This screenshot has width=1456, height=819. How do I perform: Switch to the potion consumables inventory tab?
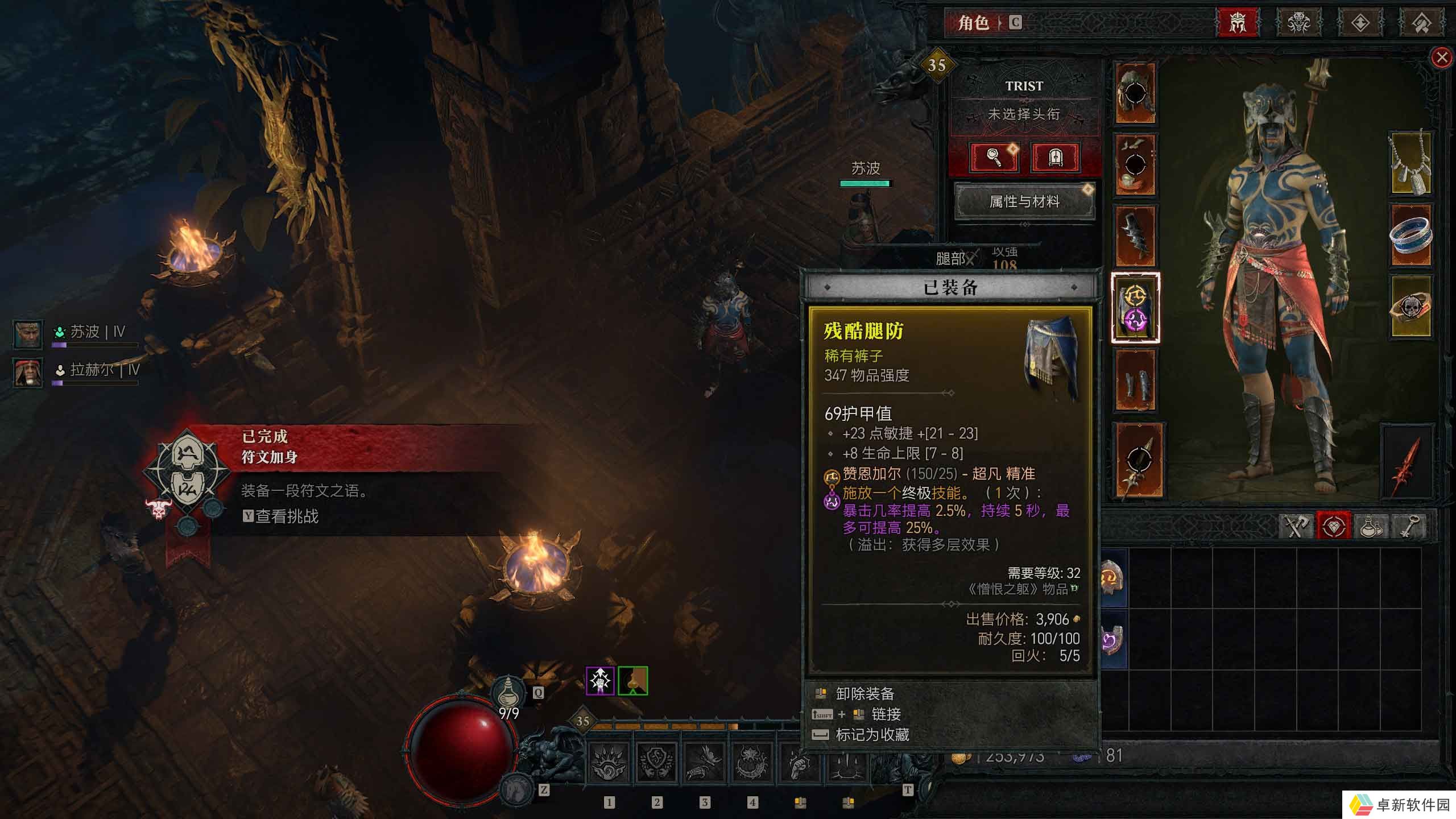point(1370,526)
